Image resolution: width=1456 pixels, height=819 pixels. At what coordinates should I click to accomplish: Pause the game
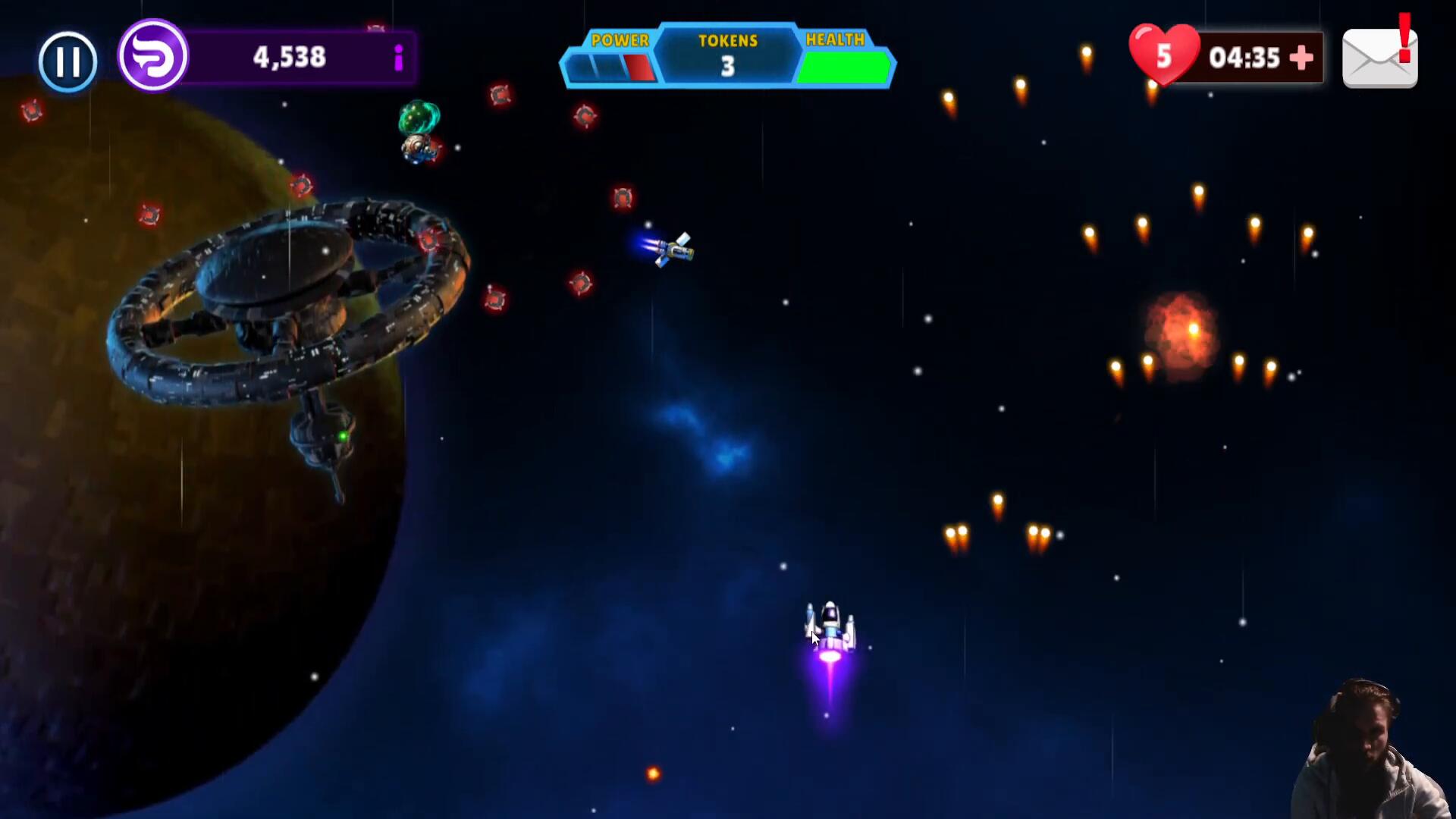tap(67, 61)
